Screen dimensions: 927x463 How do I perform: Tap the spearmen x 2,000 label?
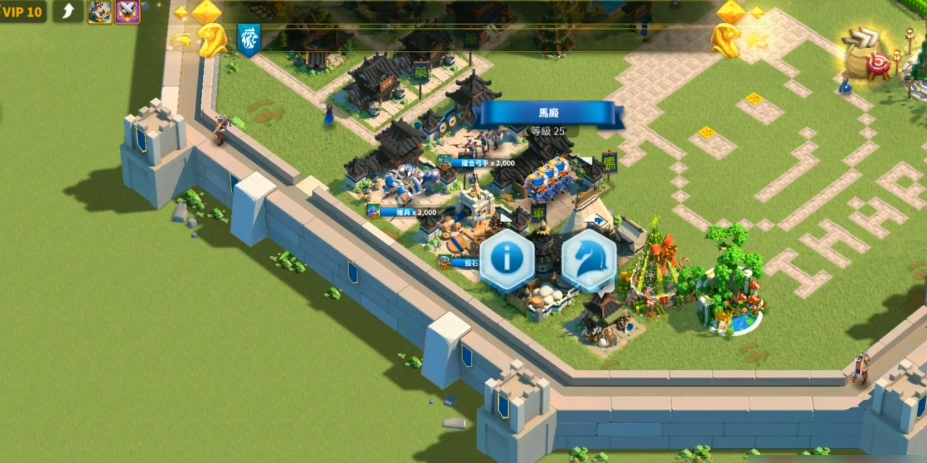pyautogui.click(x=409, y=212)
